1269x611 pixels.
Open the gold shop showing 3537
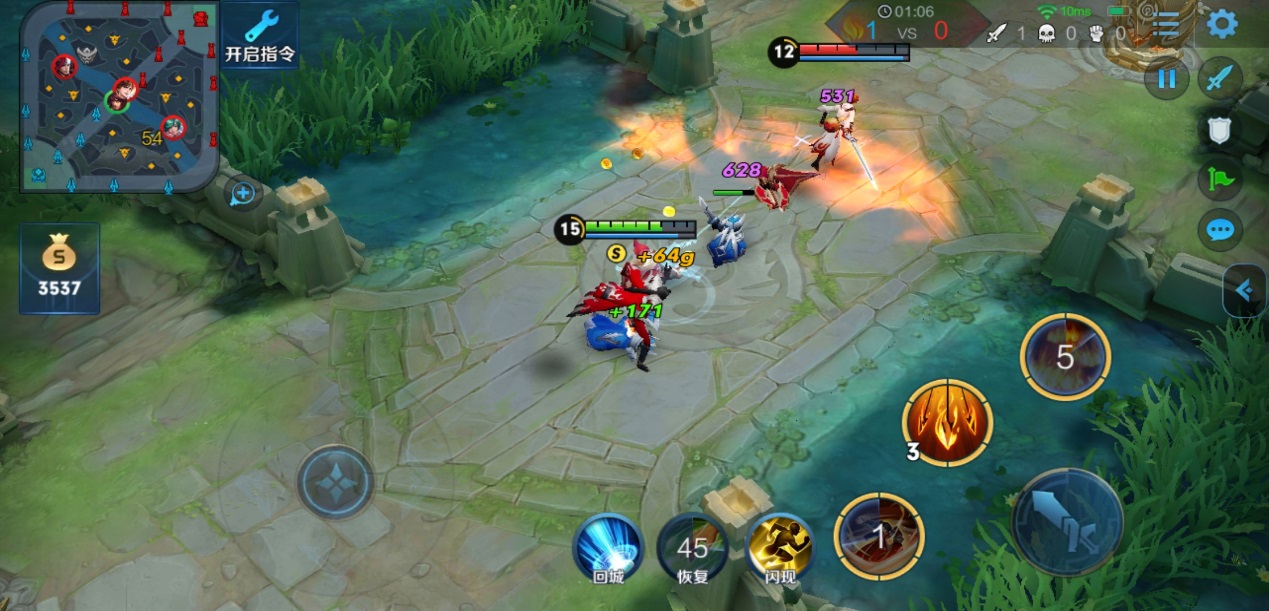60,268
